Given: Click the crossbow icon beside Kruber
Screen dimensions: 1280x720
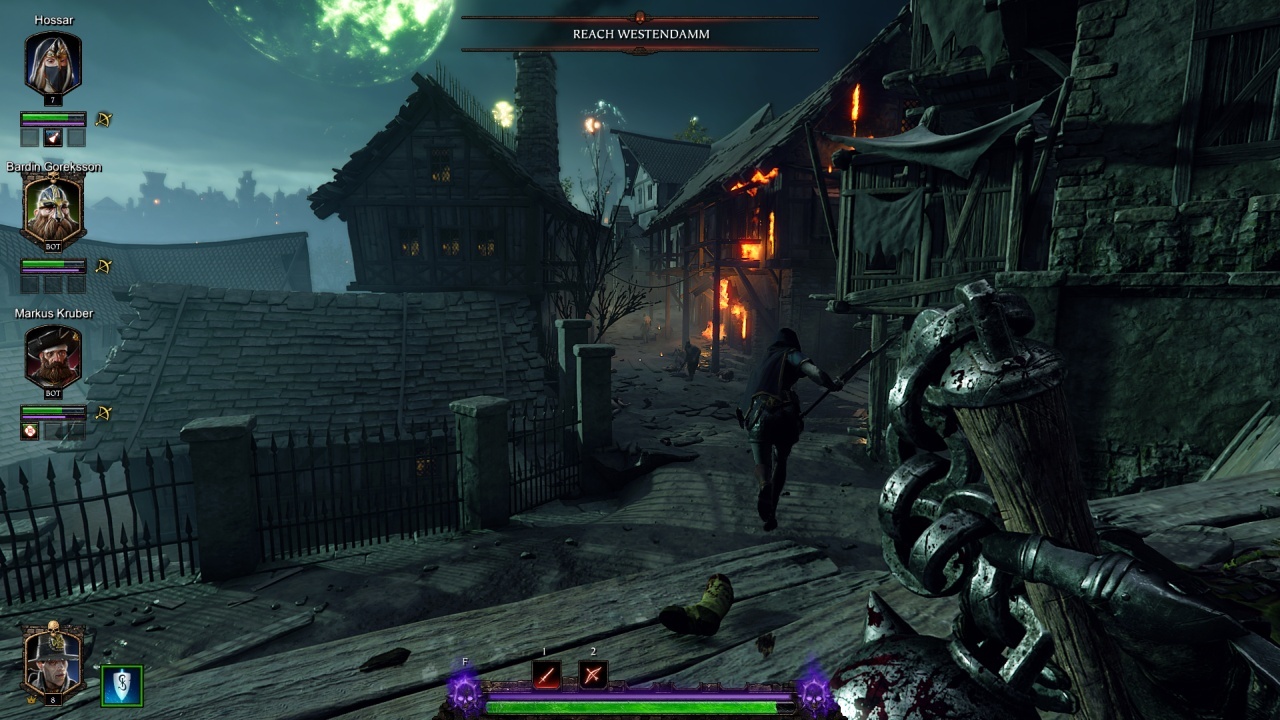Looking at the screenshot, I should point(104,413).
